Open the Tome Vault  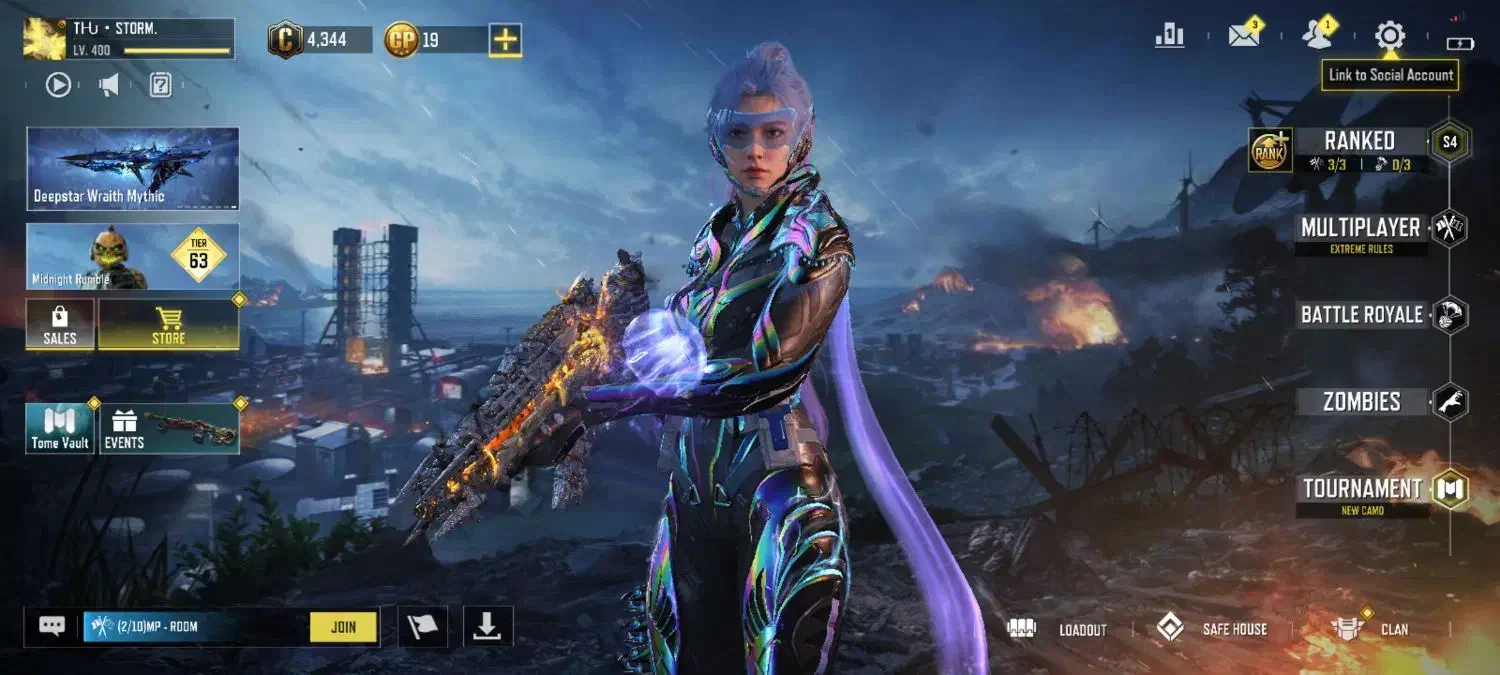pyautogui.click(x=60, y=428)
